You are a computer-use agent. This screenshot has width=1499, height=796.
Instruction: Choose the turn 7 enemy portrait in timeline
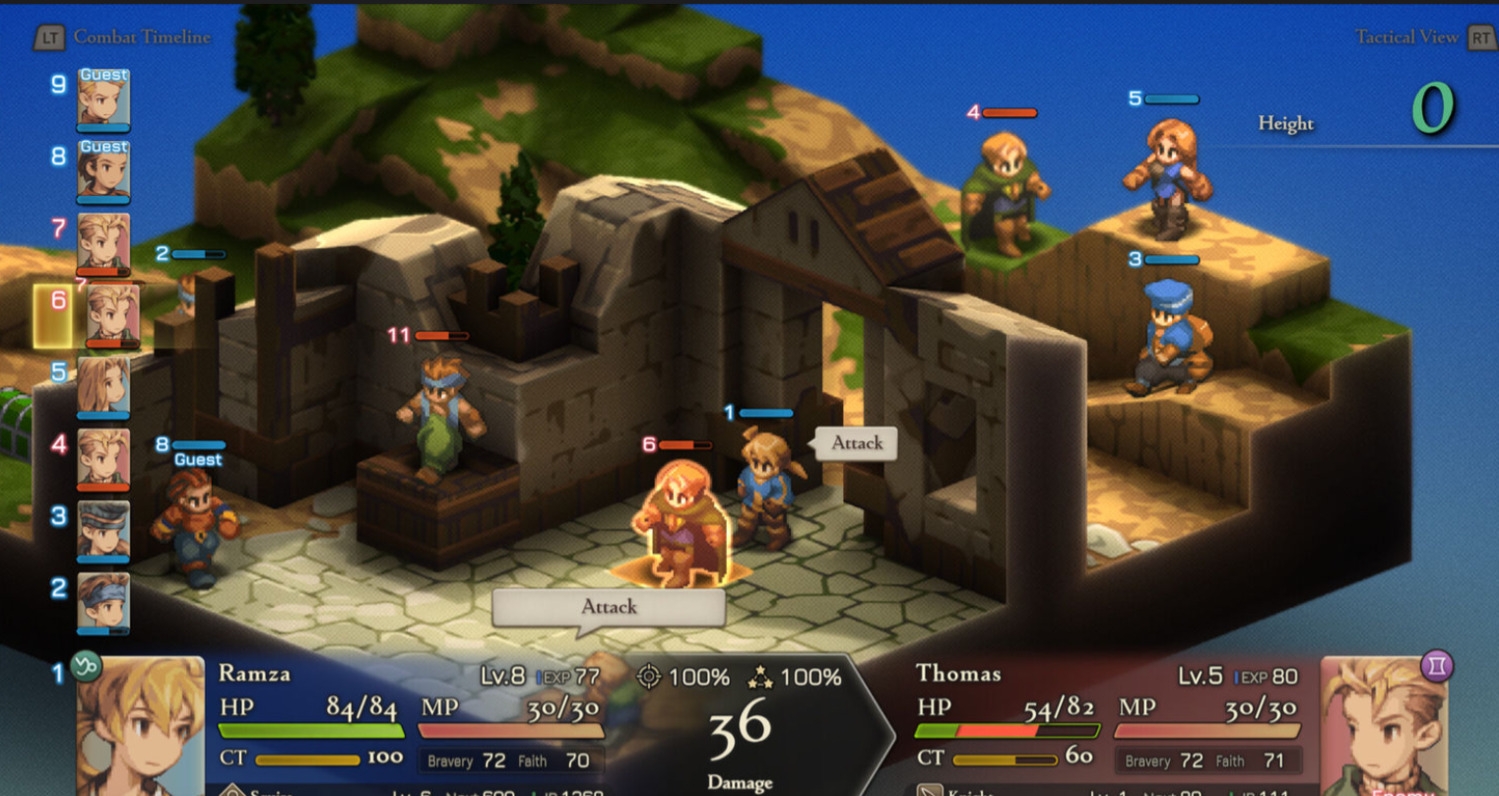[103, 242]
